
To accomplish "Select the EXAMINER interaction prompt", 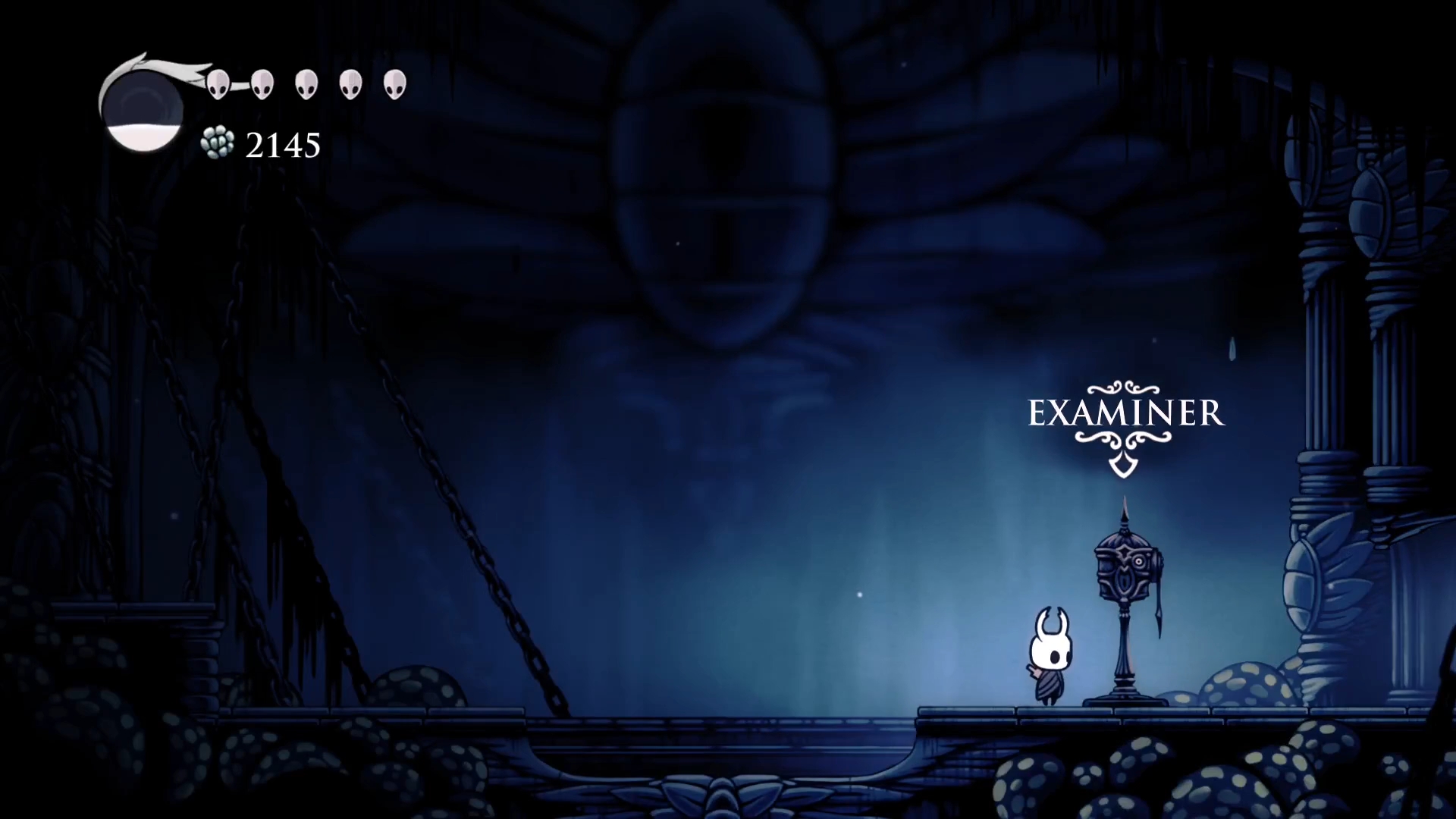I will 1125,414.
